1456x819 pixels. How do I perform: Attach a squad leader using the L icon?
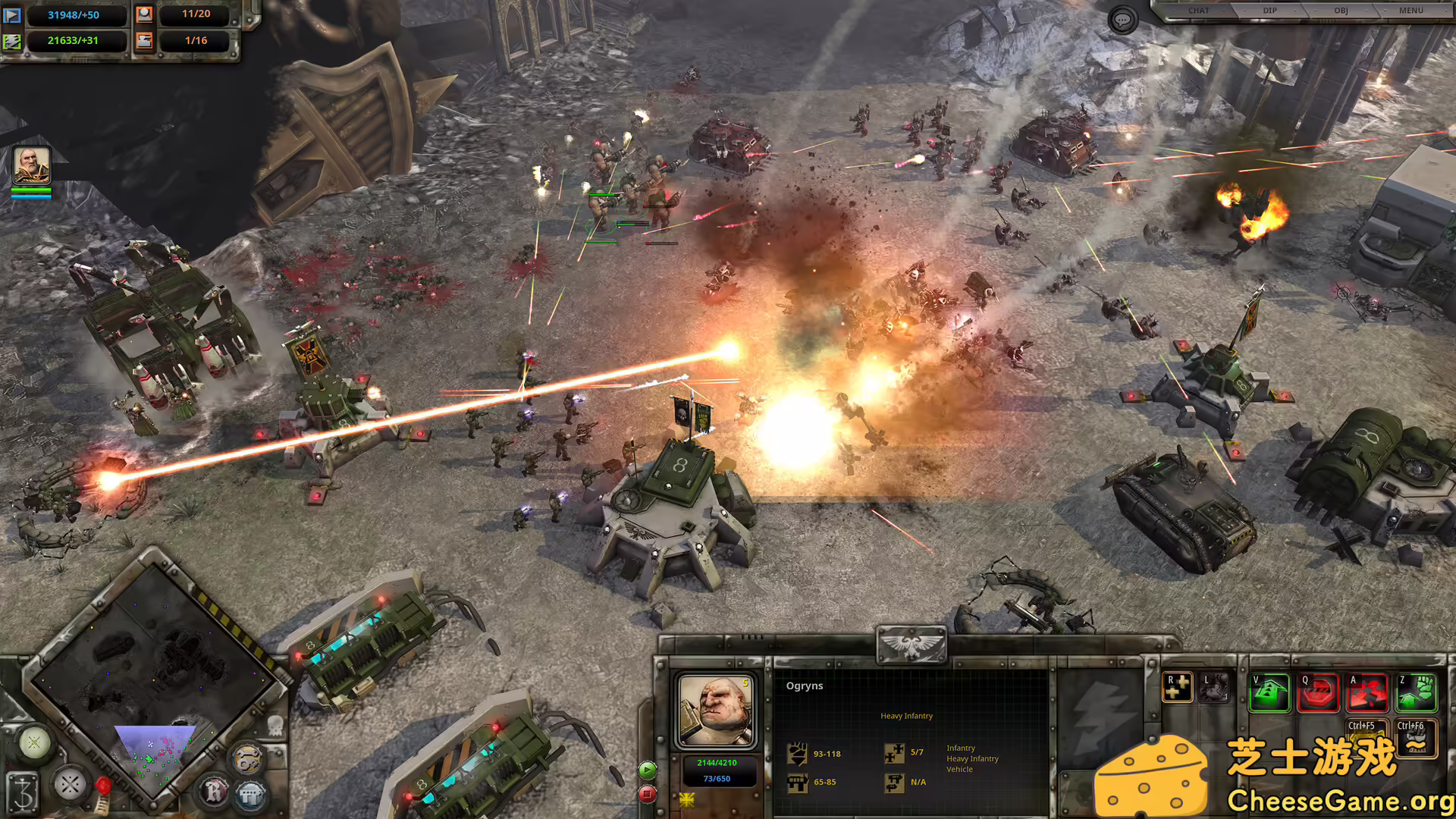[1216, 686]
